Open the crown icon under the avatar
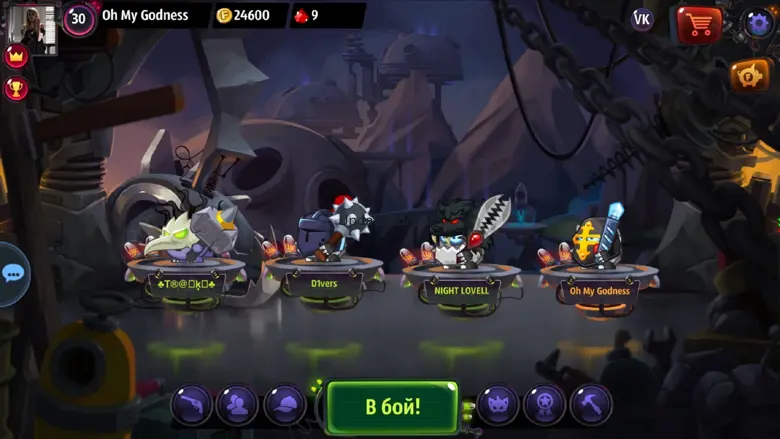Screen dimensions: 780x439 pyautogui.click(x=16, y=56)
